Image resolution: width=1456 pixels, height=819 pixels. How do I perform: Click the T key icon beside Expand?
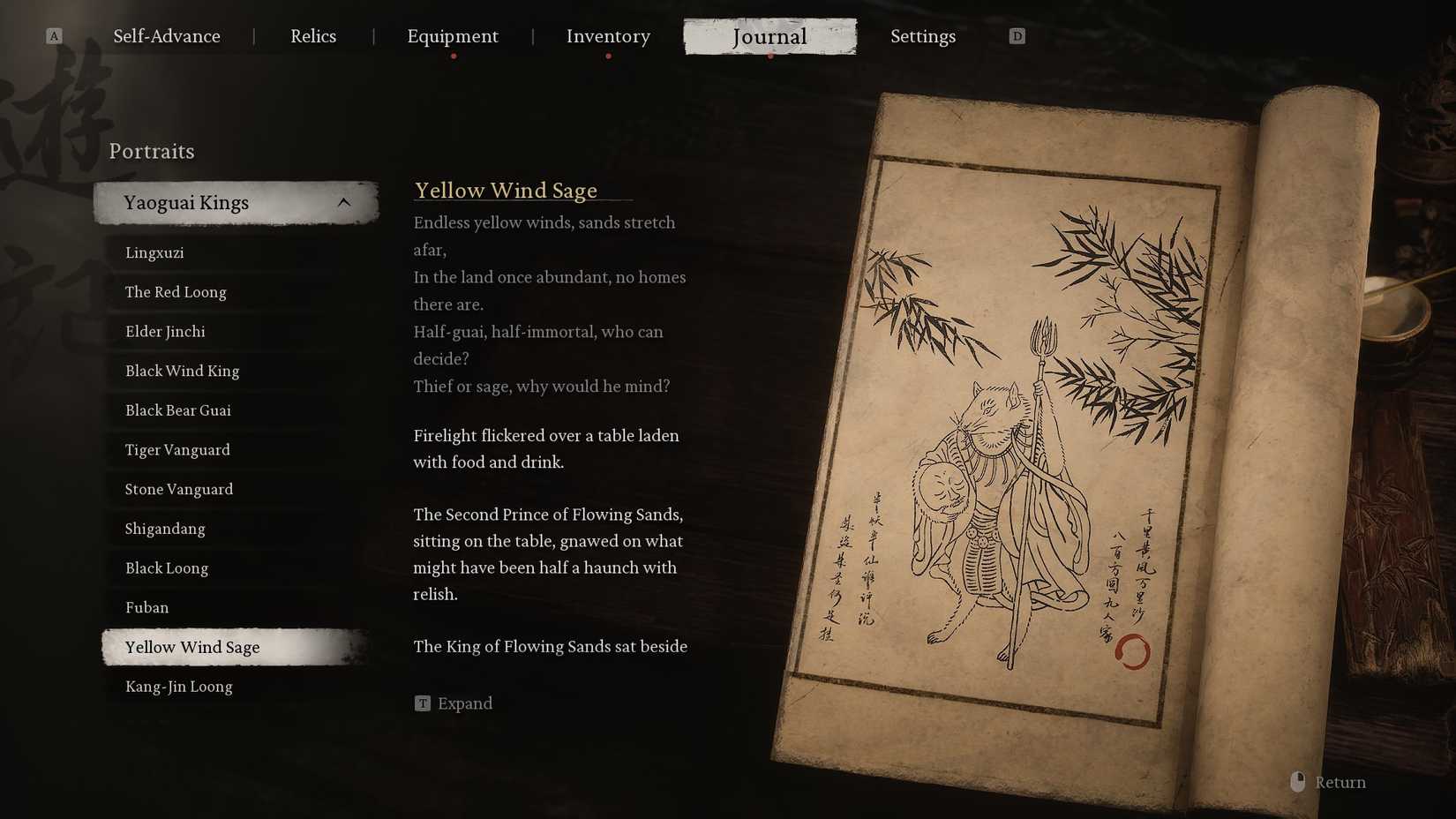423,703
